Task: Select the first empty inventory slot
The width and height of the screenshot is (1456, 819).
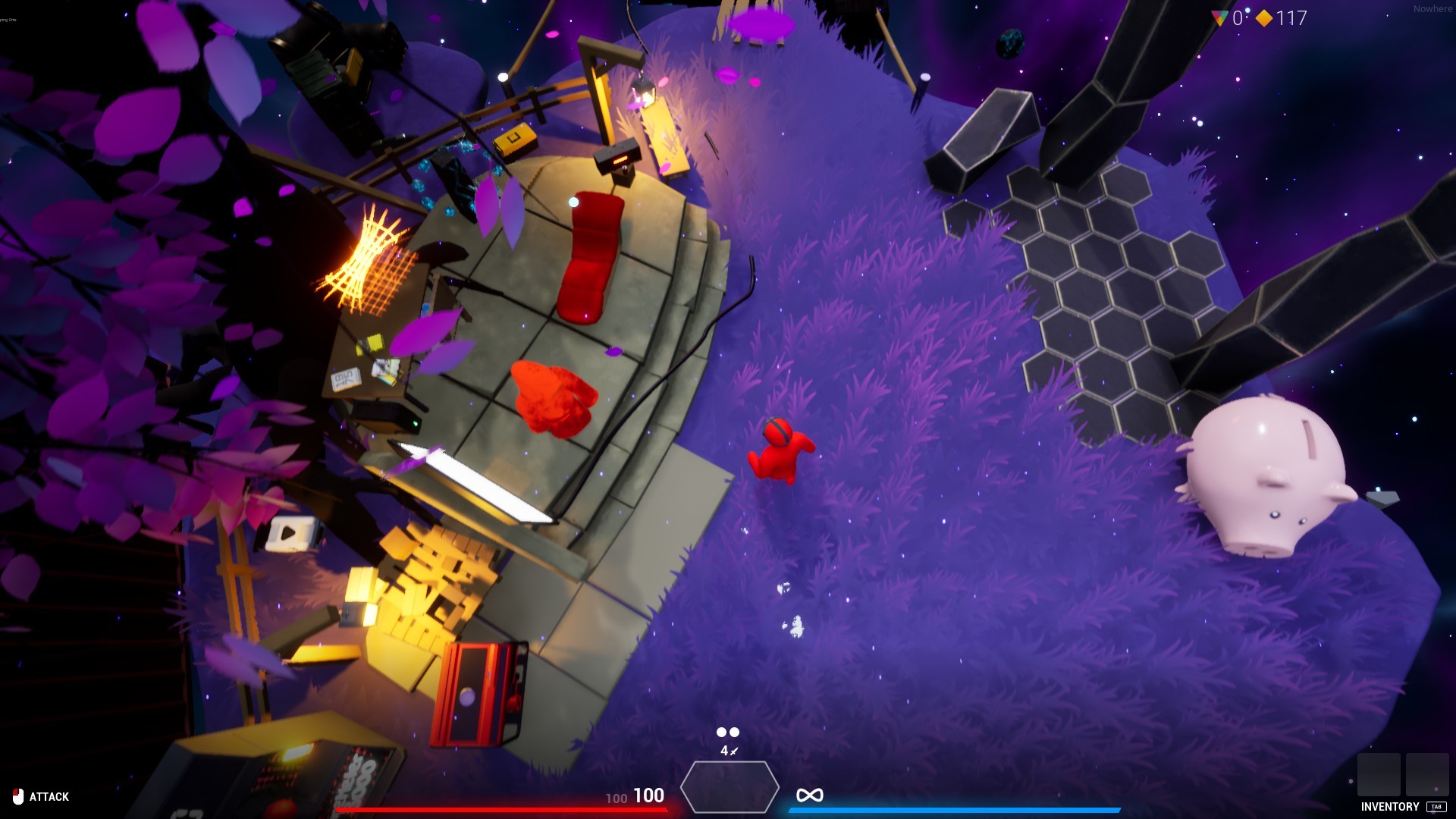Action: 1379,775
